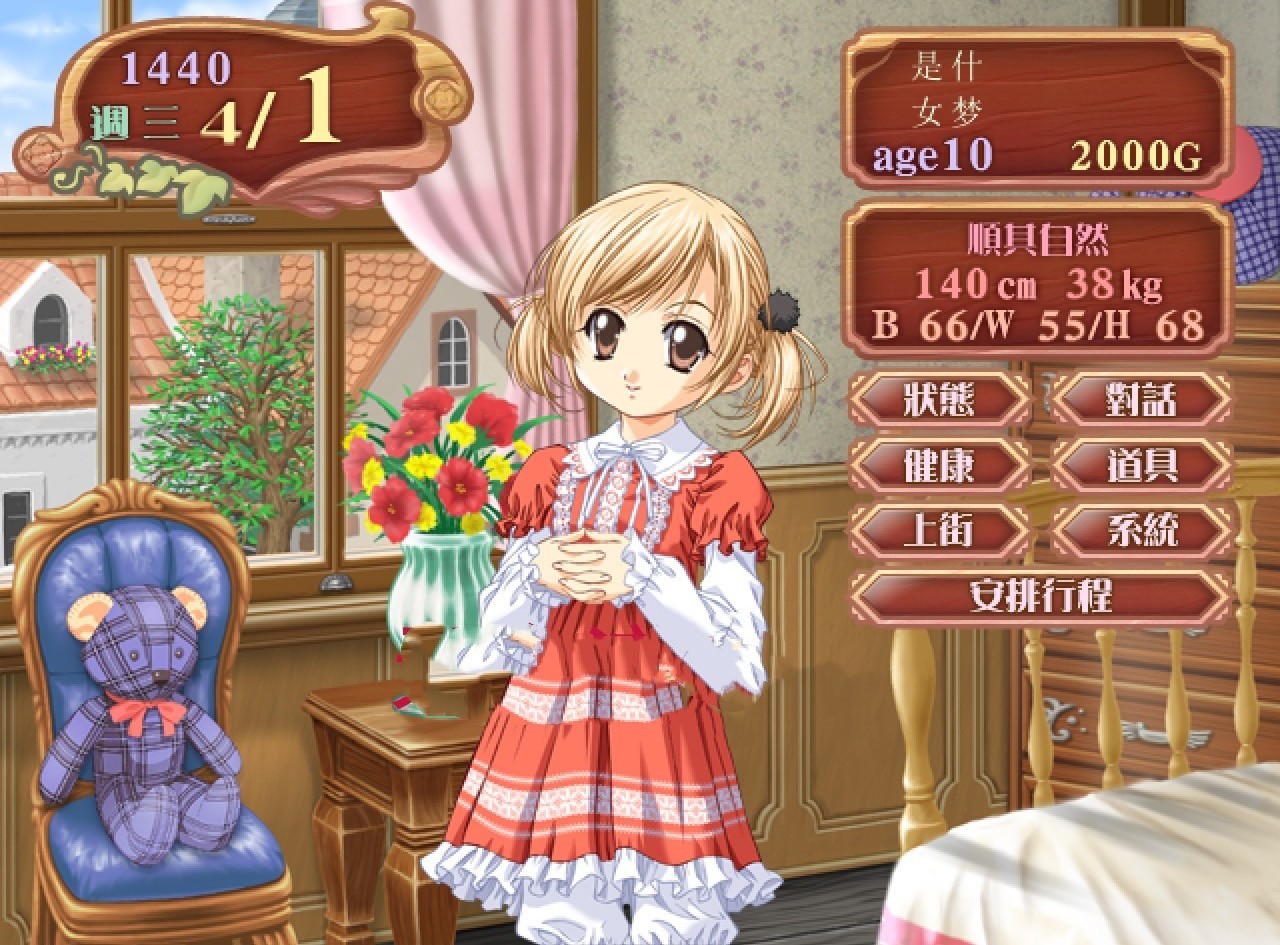Select the 對話 talk button
Screen dimensions: 1280x945
(1140, 400)
